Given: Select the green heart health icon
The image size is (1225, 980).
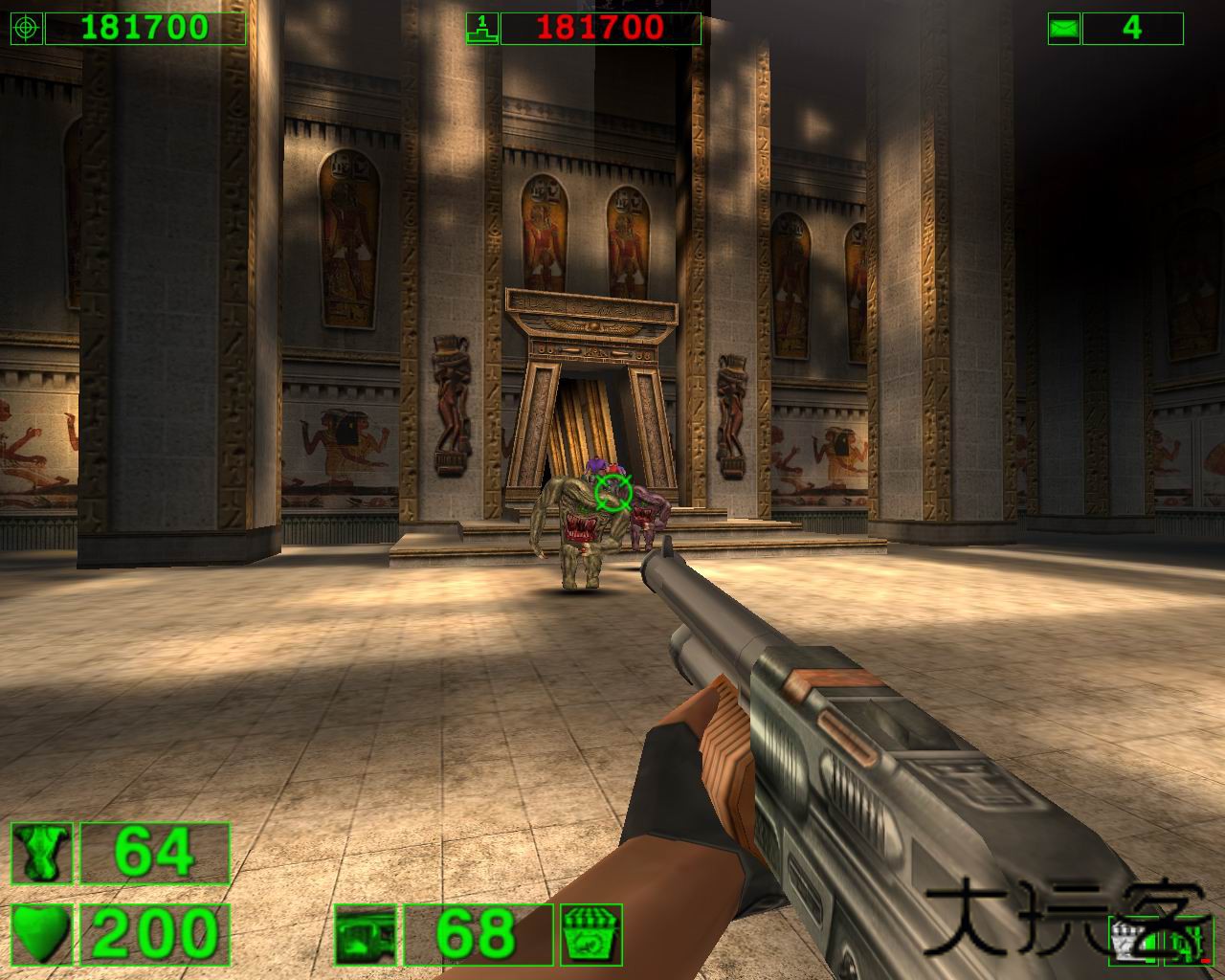Looking at the screenshot, I should 42,935.
